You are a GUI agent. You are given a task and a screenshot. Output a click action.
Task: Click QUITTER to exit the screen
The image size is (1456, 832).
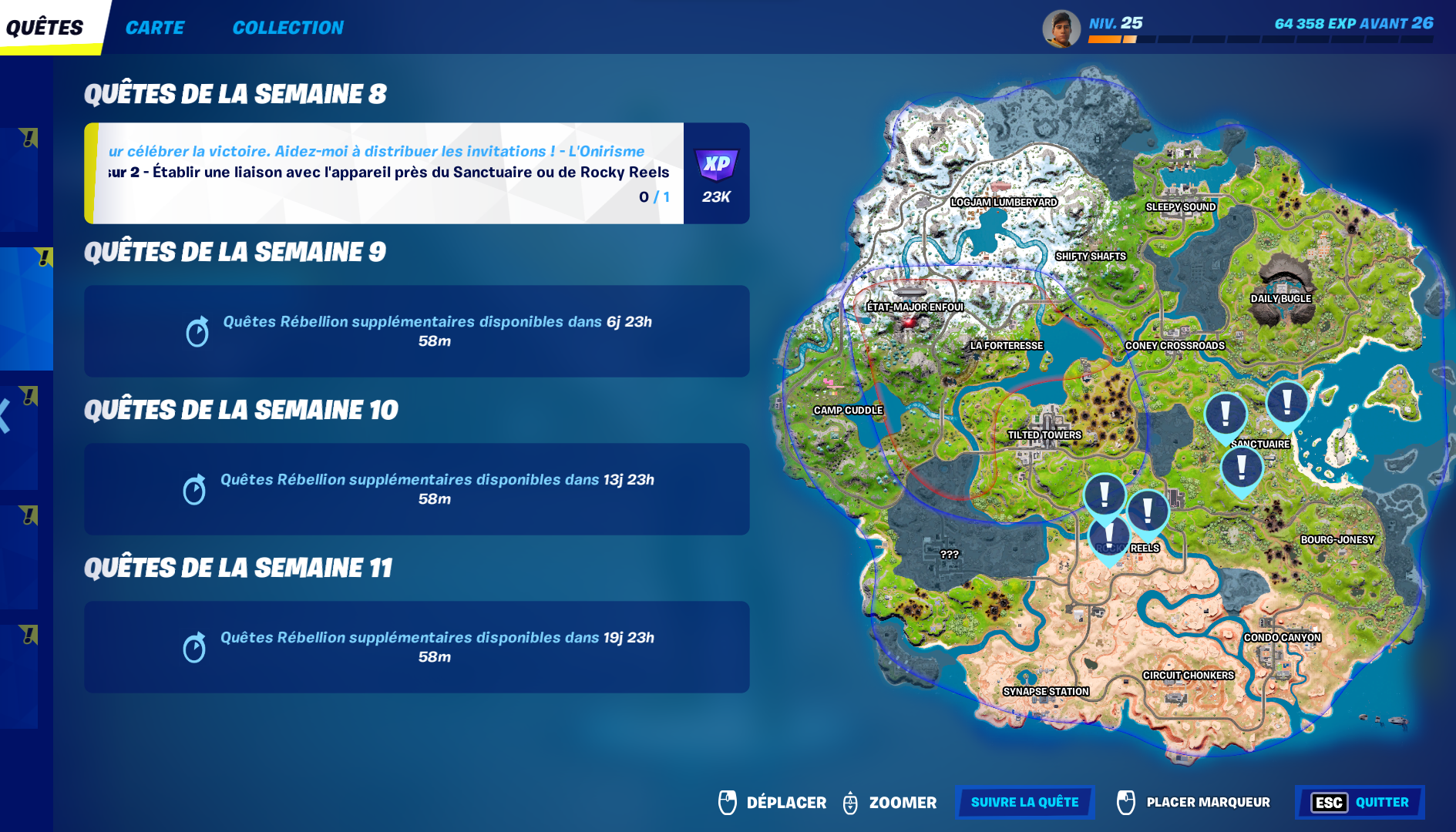1381,802
